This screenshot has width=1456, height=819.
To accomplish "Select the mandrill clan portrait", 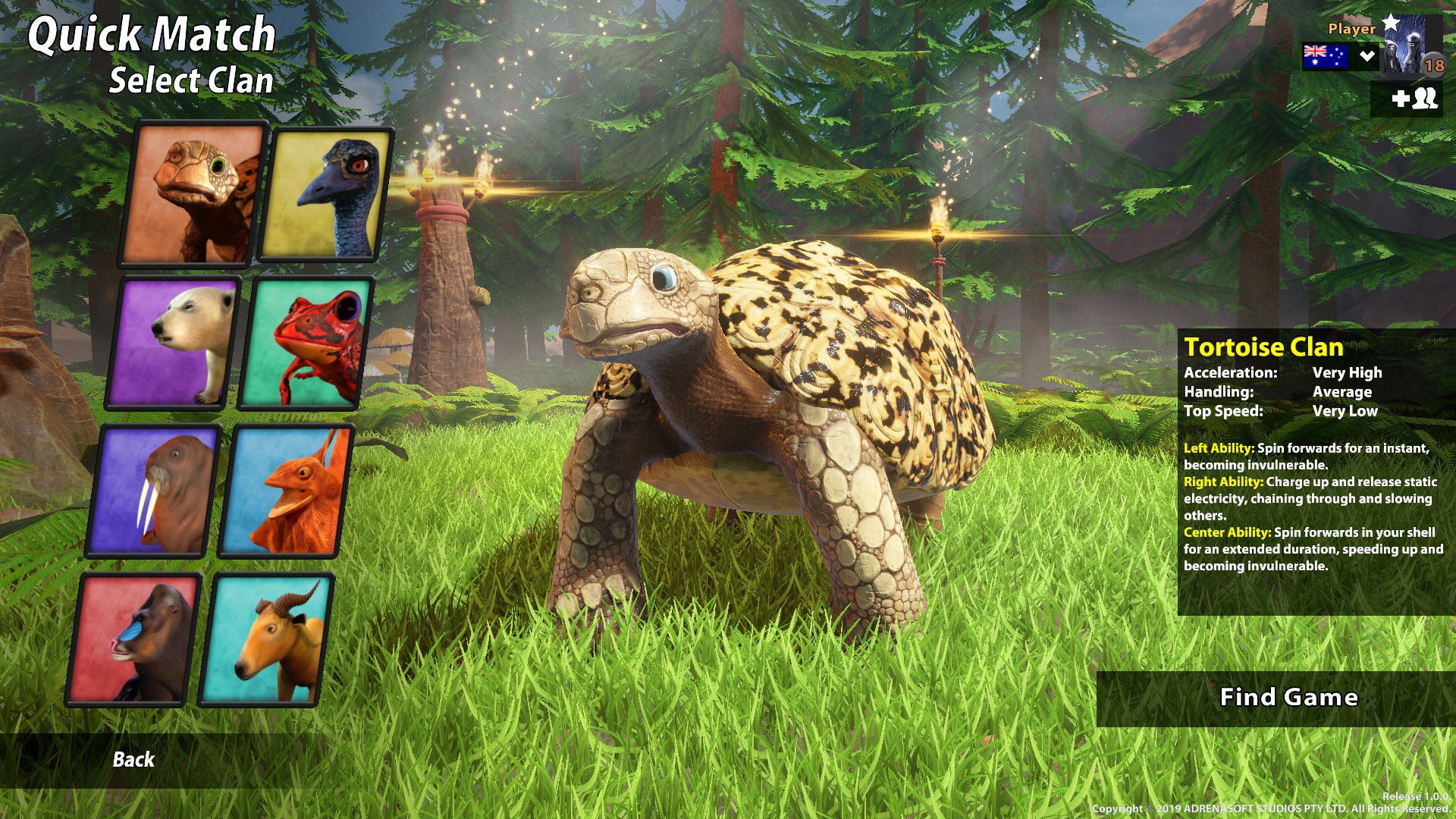I will coord(135,639).
